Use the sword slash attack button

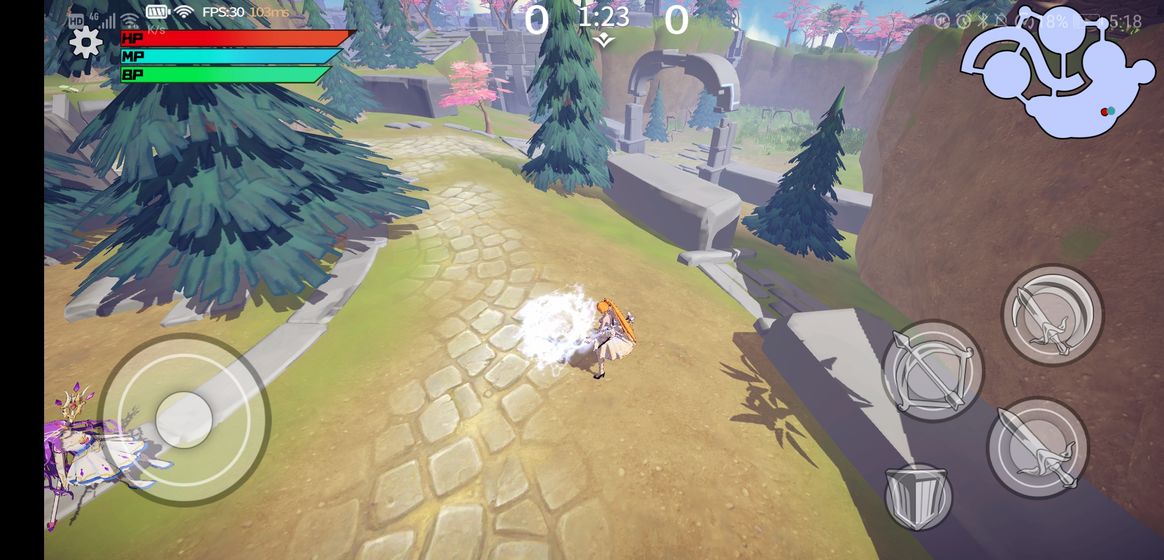(1037, 447)
